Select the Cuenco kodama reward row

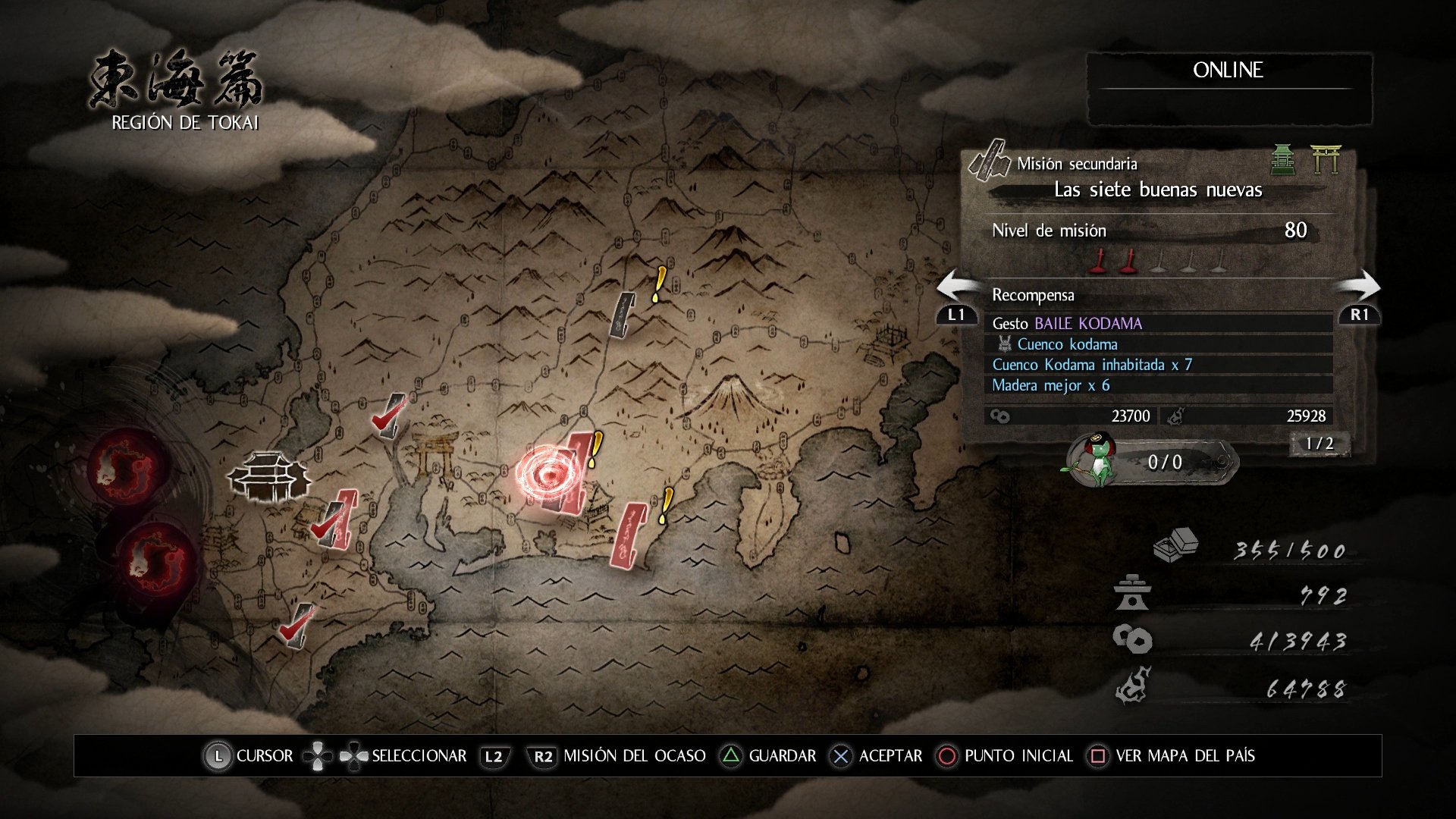pos(1158,344)
